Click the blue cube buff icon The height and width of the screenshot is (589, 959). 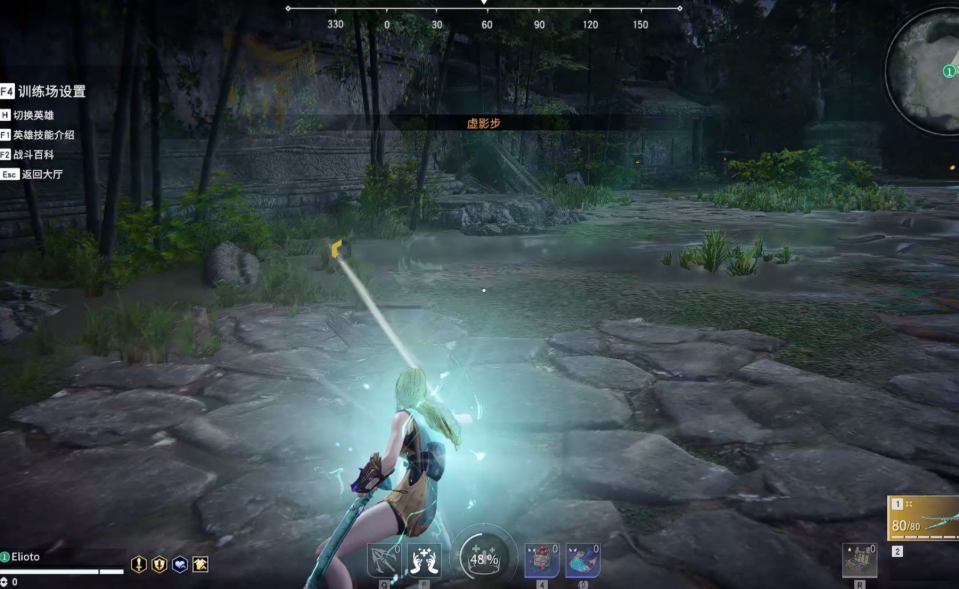180,565
